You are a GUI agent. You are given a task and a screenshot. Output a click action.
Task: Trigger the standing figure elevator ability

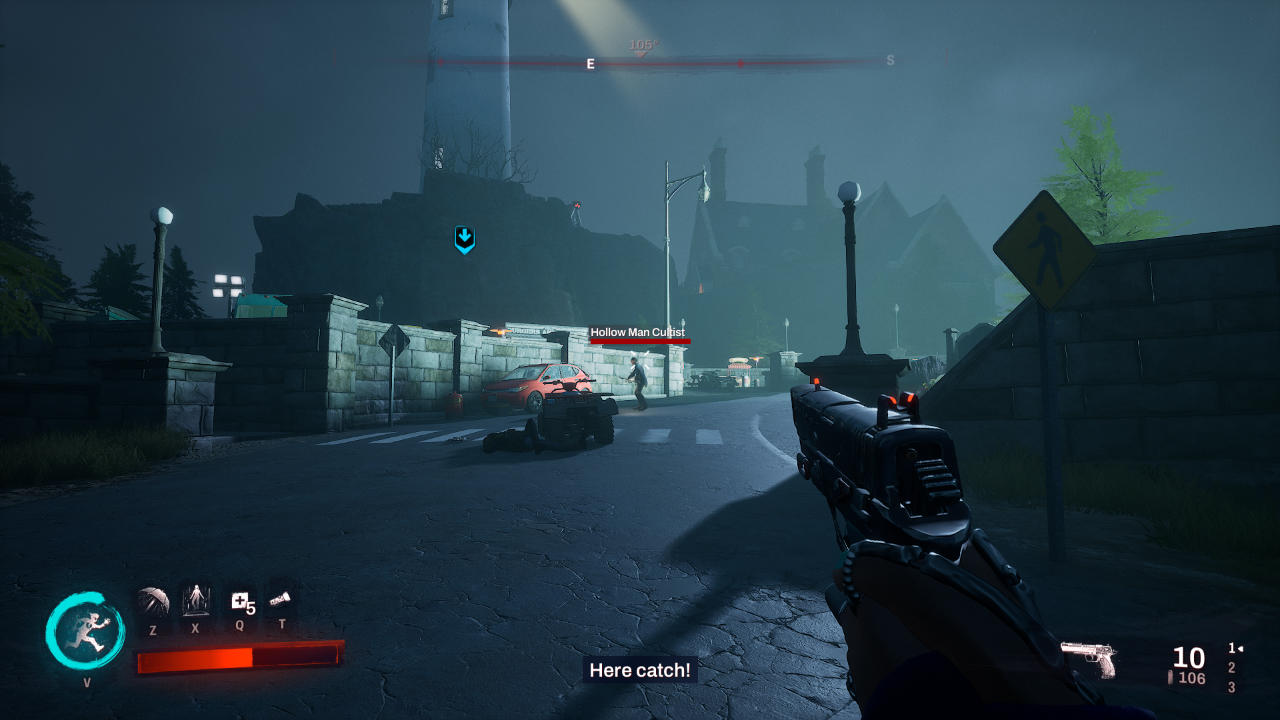[195, 600]
